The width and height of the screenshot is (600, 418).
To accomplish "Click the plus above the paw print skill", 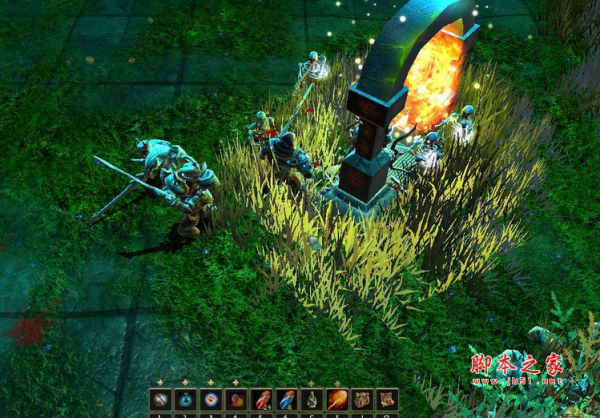I will click(212, 383).
